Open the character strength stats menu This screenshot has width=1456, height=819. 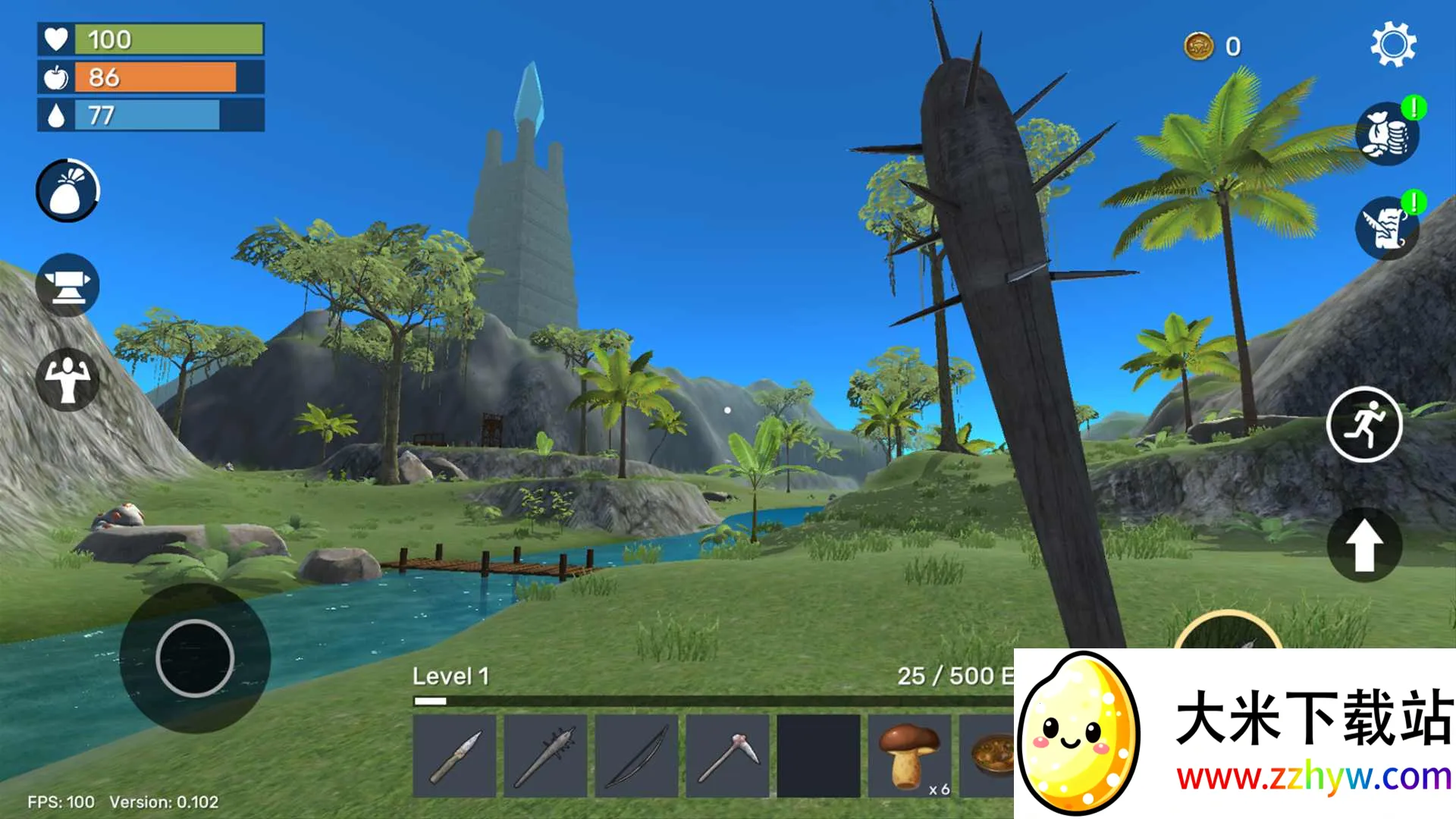point(67,379)
